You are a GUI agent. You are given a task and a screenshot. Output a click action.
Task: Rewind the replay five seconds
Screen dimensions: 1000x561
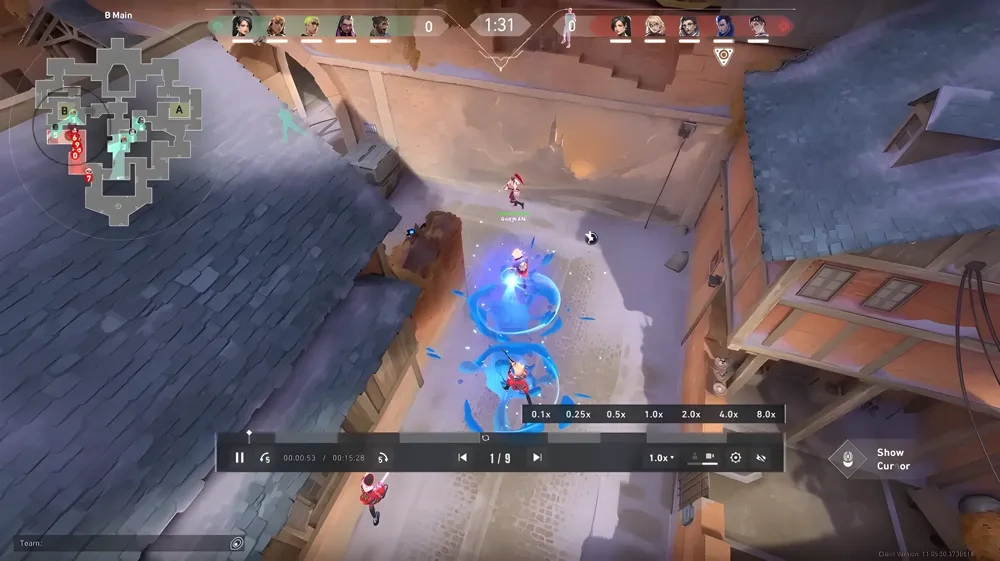coord(265,458)
